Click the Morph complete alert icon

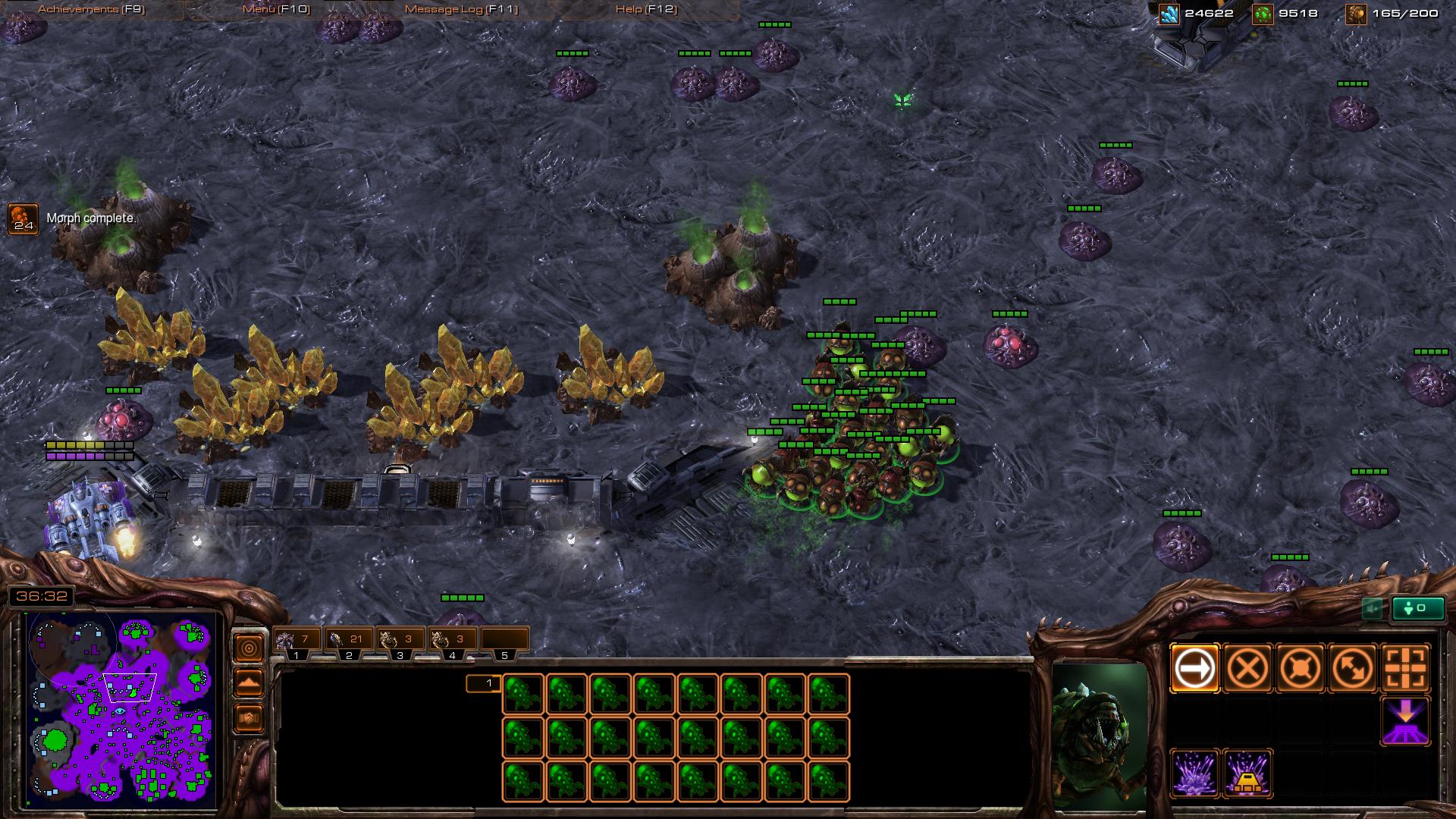tap(23, 218)
